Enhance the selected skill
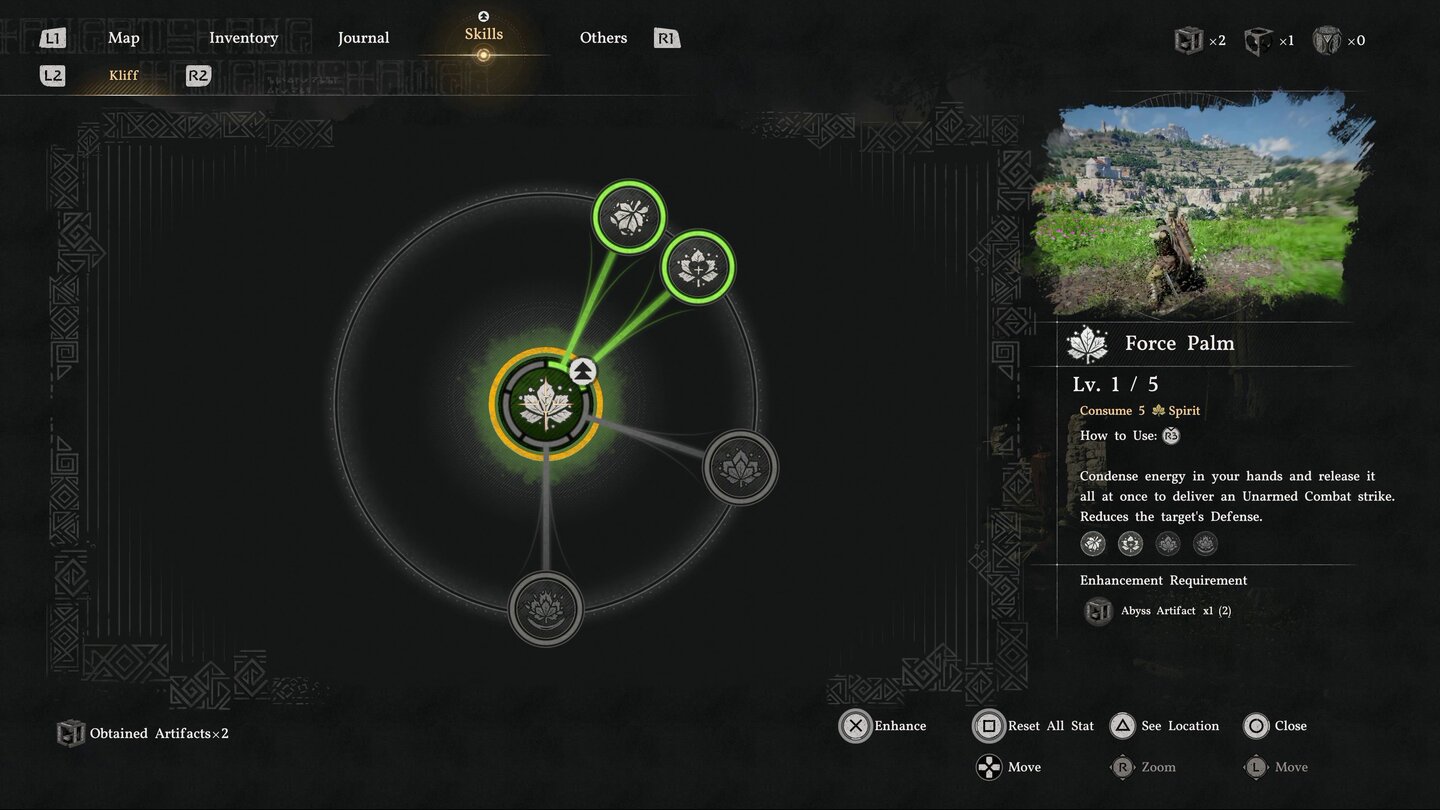1440x810 pixels. [856, 726]
